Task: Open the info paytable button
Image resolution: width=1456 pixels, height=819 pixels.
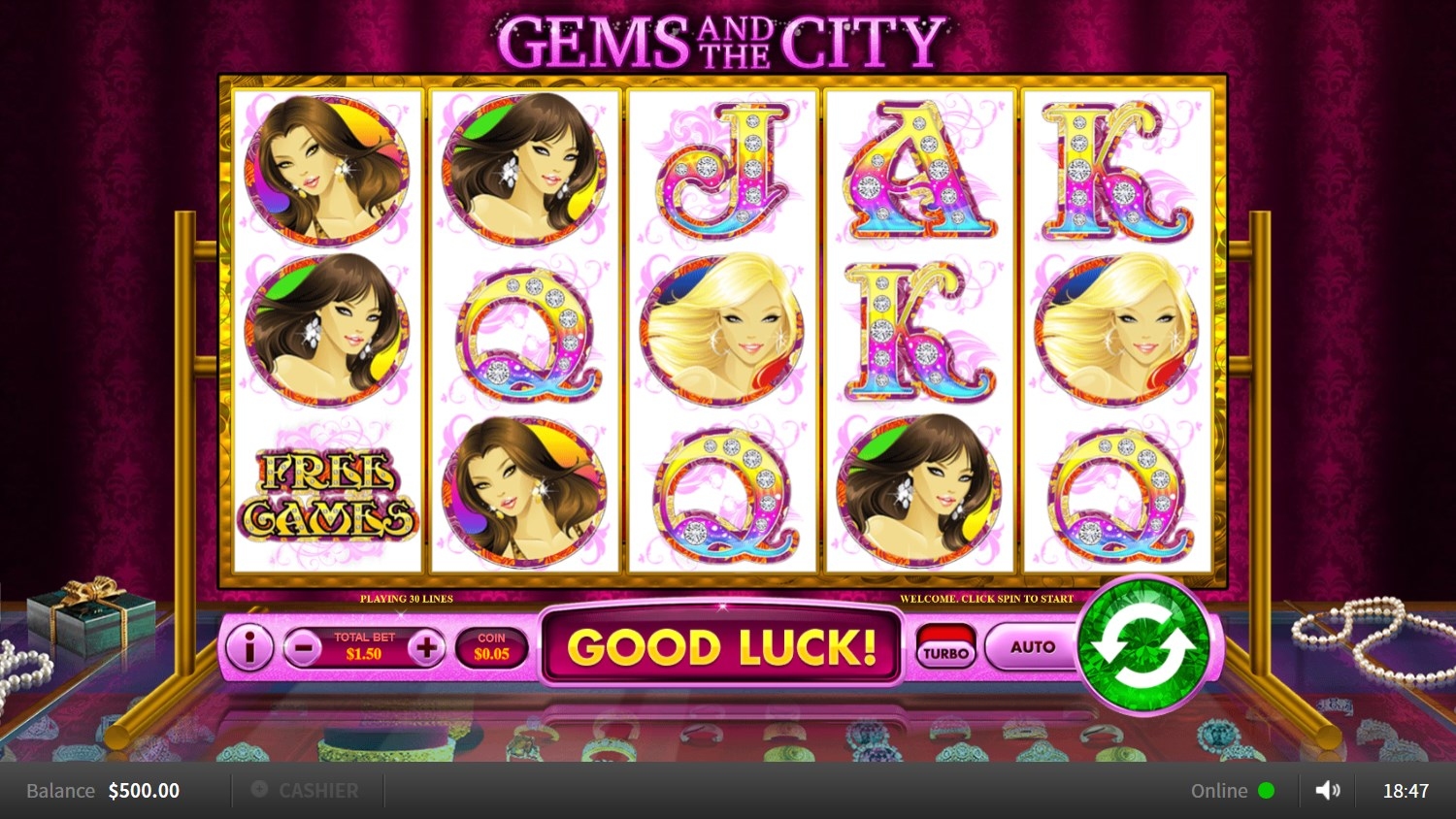Action: (249, 647)
